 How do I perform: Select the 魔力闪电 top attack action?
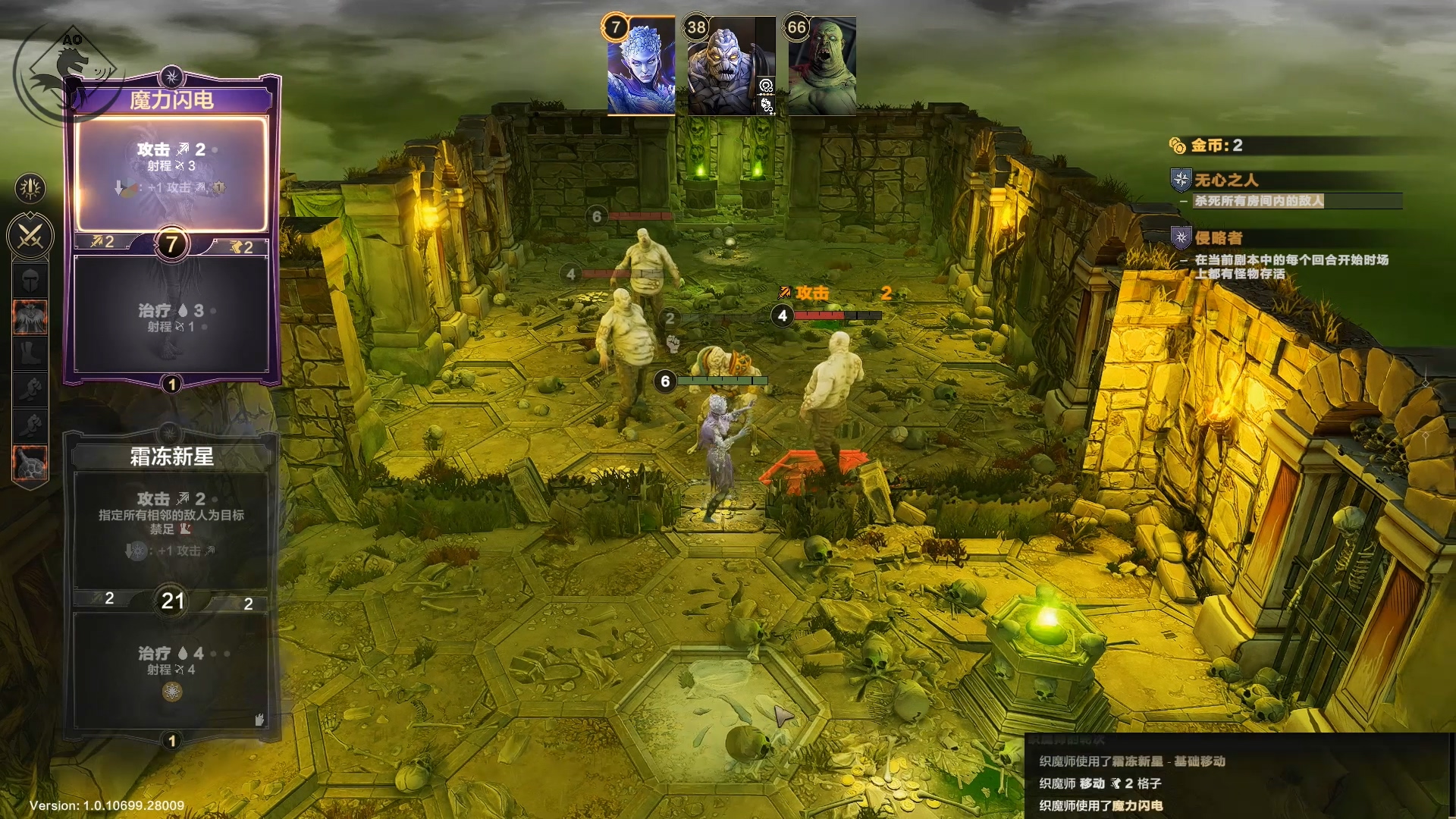(171, 173)
